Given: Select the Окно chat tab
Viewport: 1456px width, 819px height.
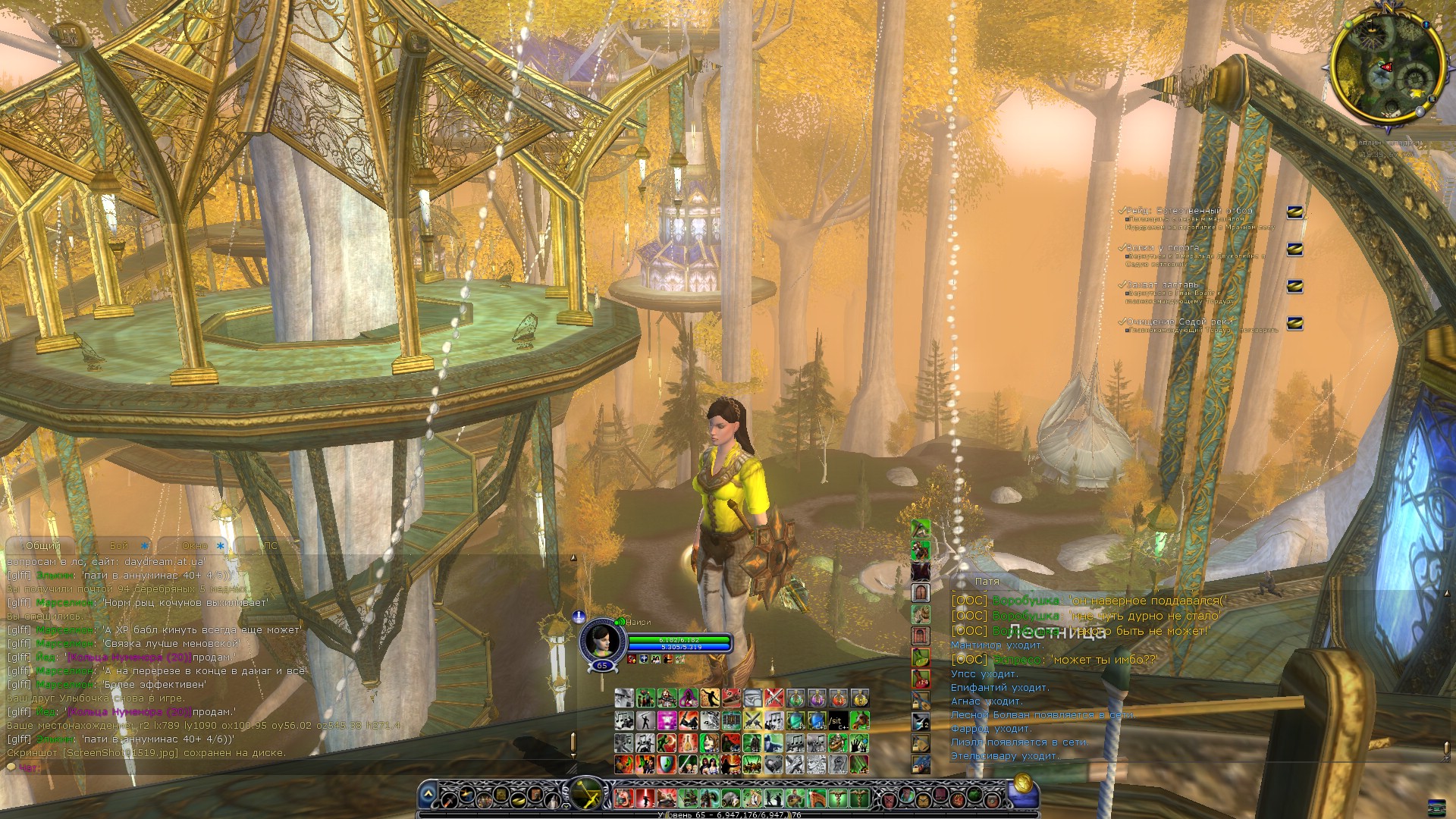Looking at the screenshot, I should (195, 546).
